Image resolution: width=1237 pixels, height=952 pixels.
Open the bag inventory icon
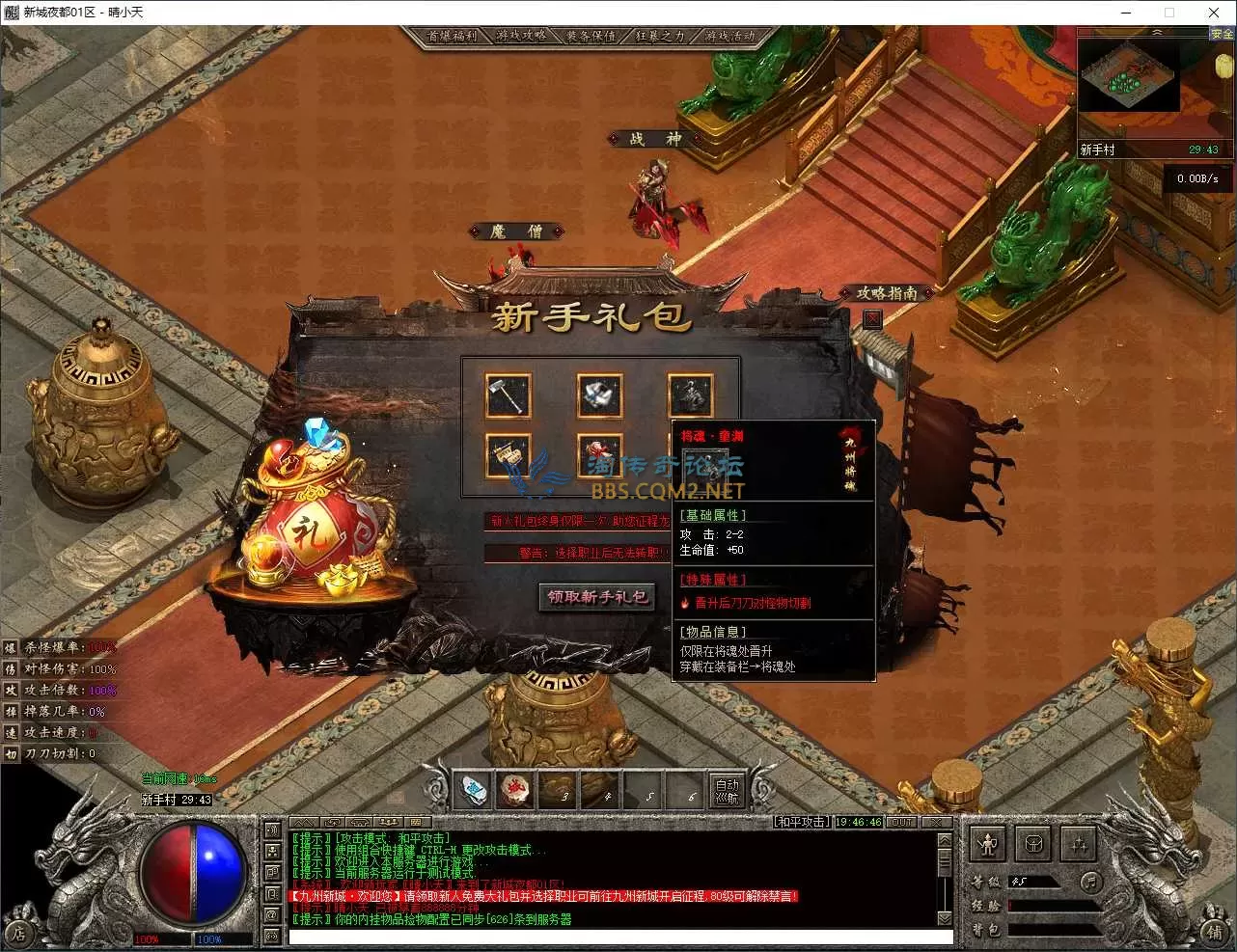point(1033,844)
